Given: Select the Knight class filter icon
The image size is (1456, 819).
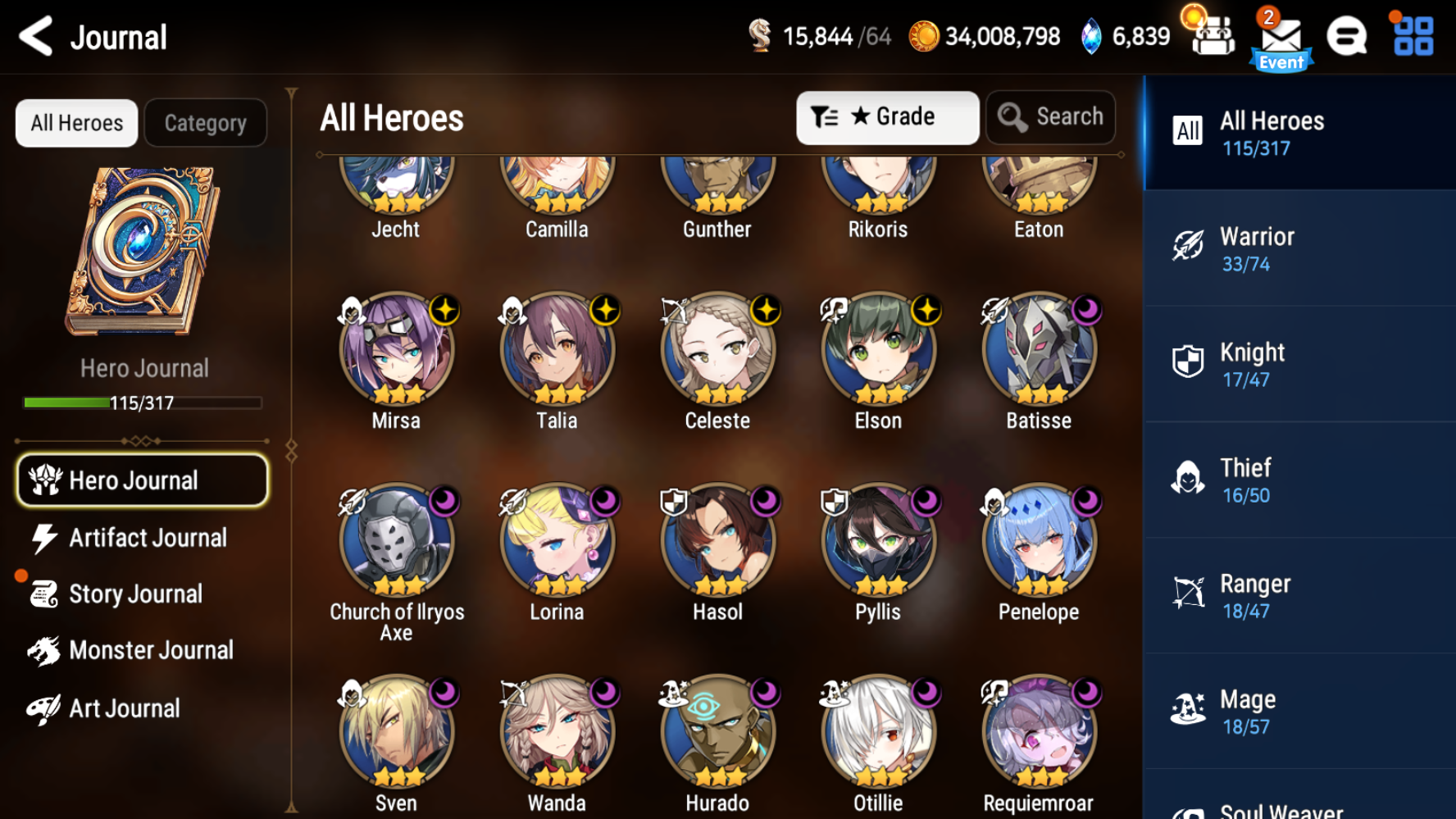Looking at the screenshot, I should point(1186,359).
